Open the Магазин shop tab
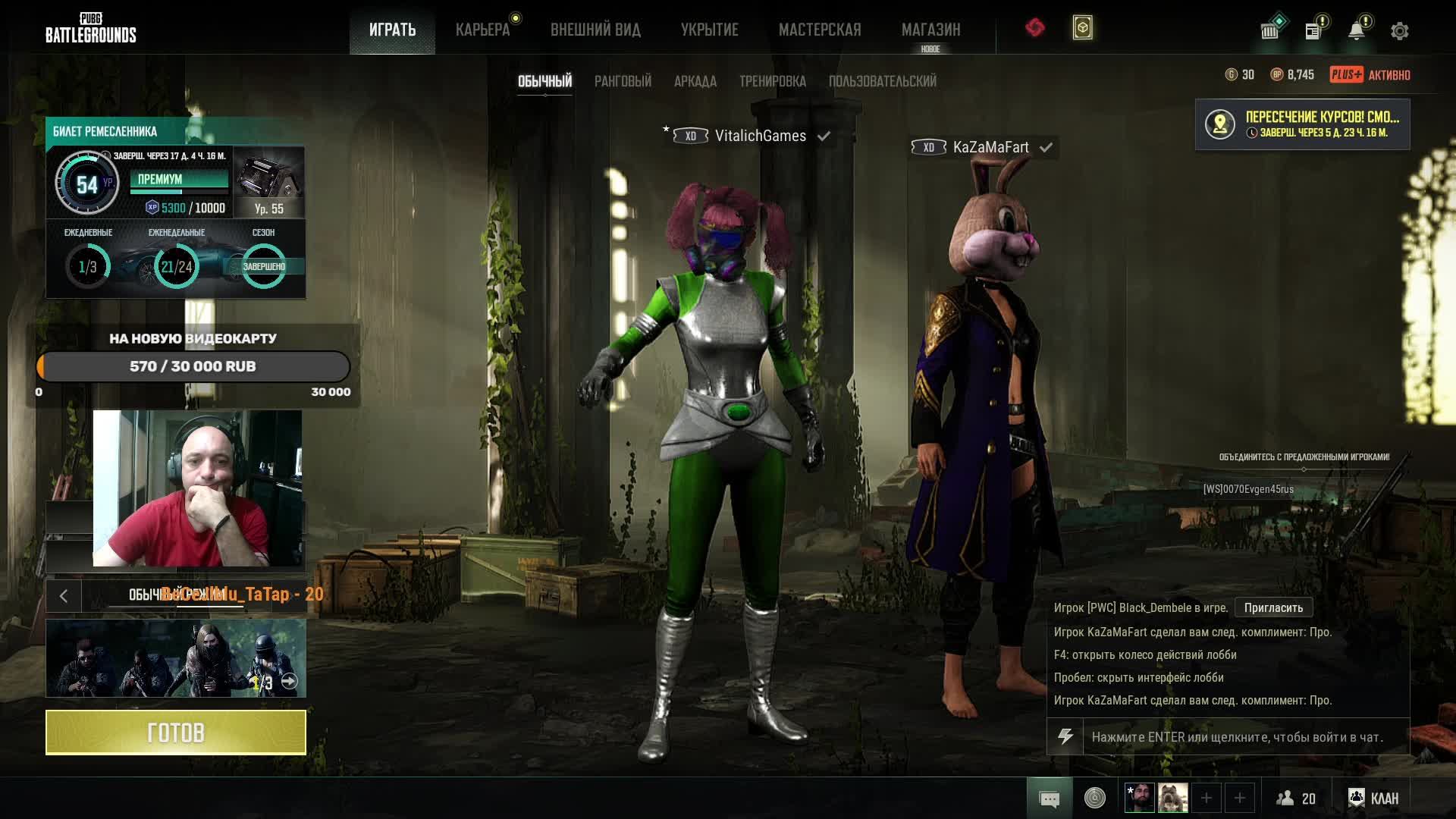Viewport: 1456px width, 819px height. (930, 30)
